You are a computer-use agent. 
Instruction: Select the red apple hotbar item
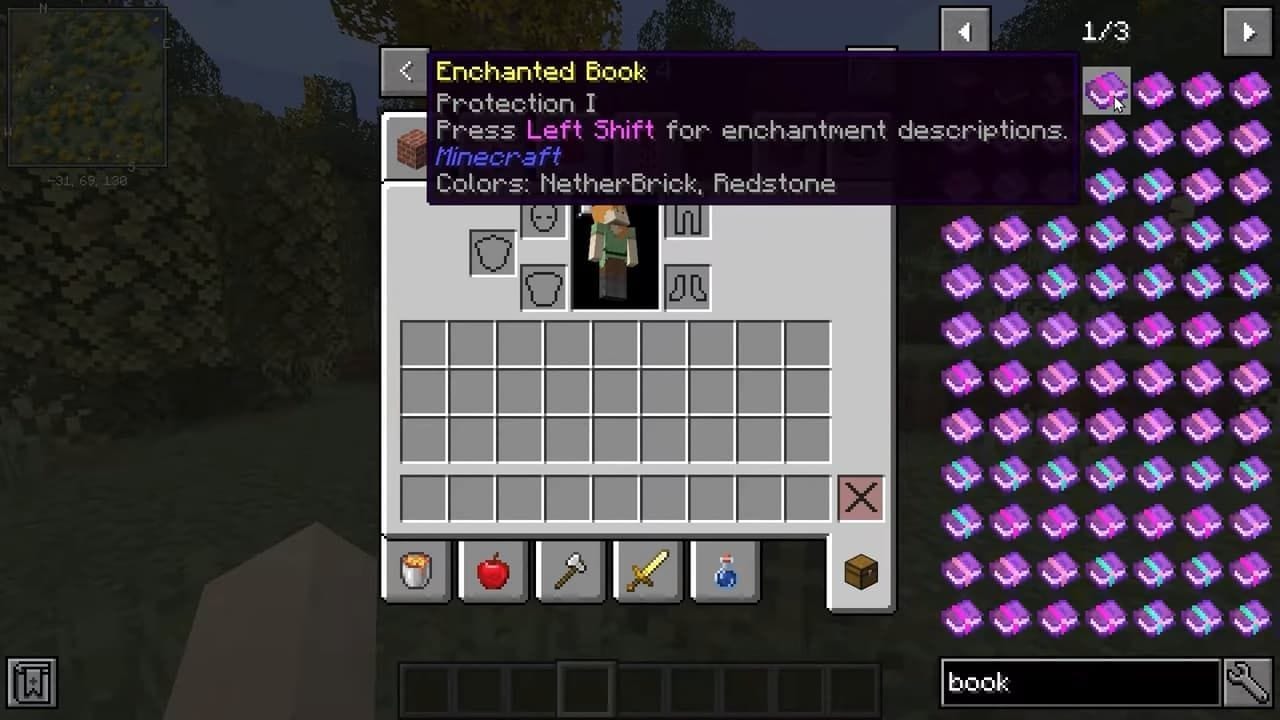click(x=492, y=570)
